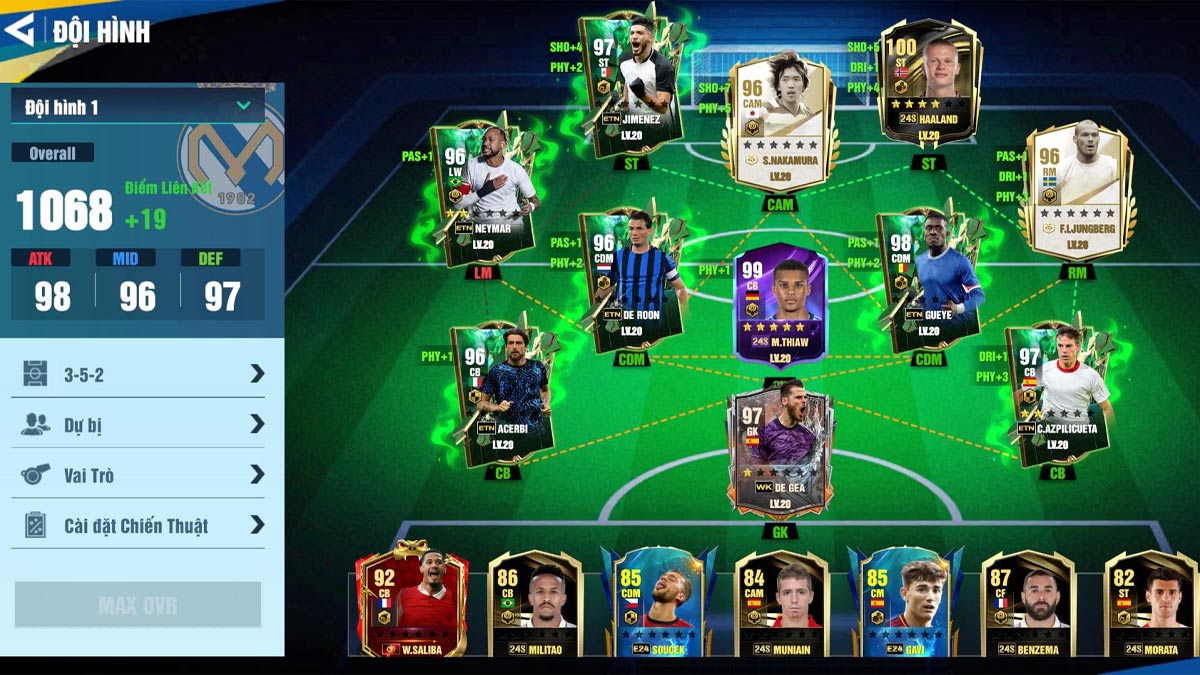Pick the F.Ljungberg RM card
The width and height of the screenshot is (1200, 675).
coord(1077,190)
